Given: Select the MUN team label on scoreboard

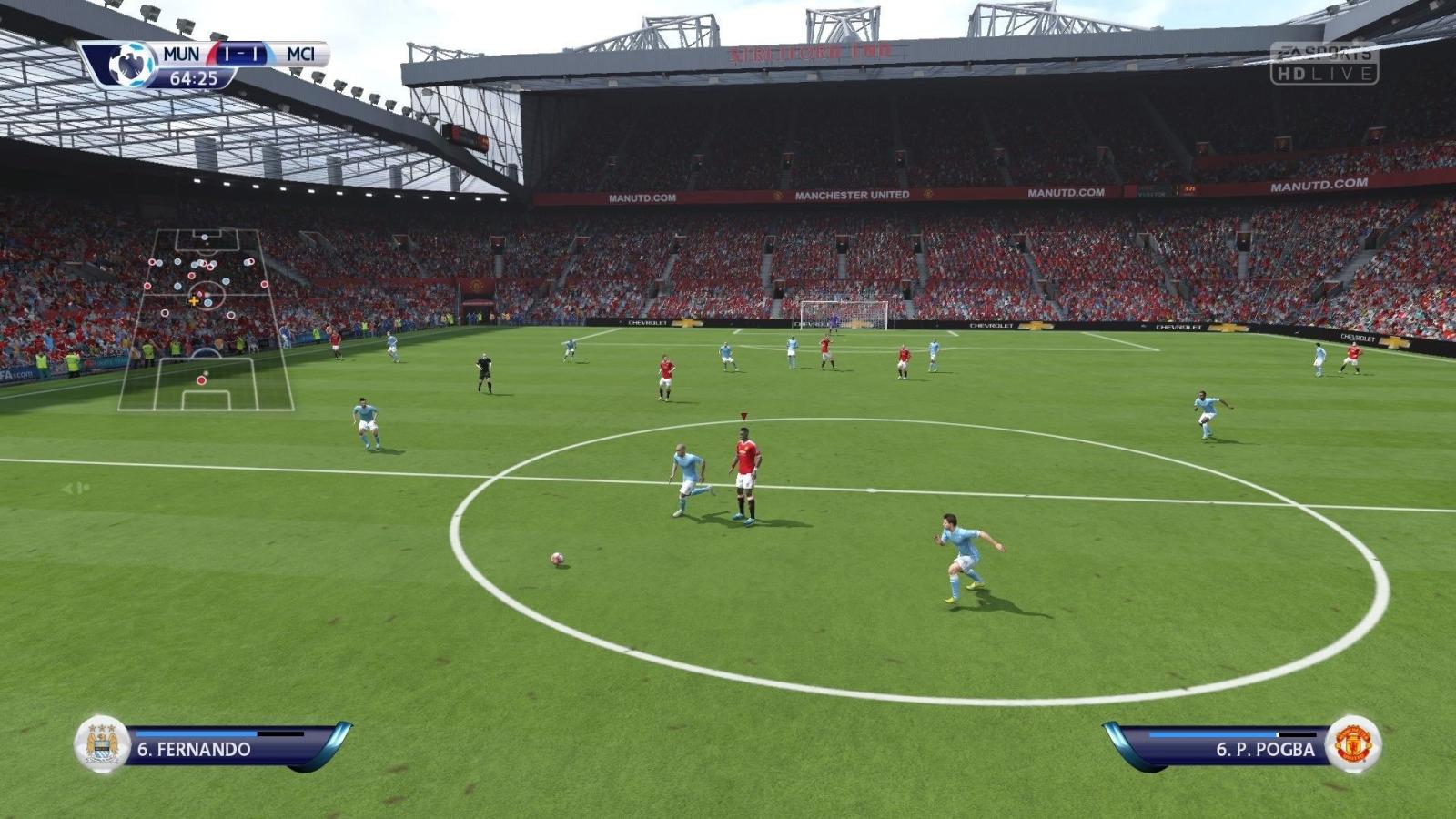Looking at the screenshot, I should (x=182, y=55).
